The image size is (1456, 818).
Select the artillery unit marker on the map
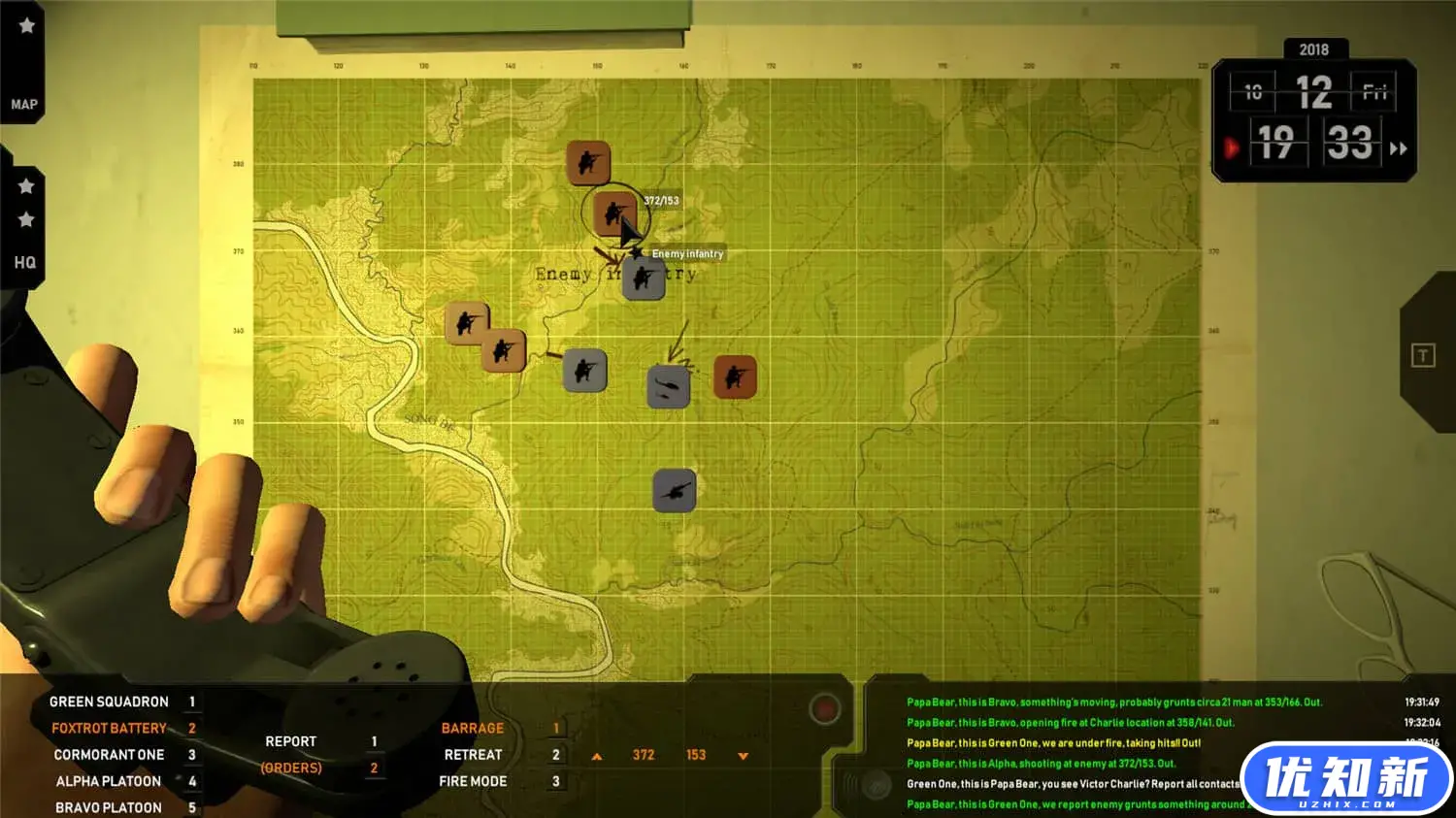[x=674, y=491]
